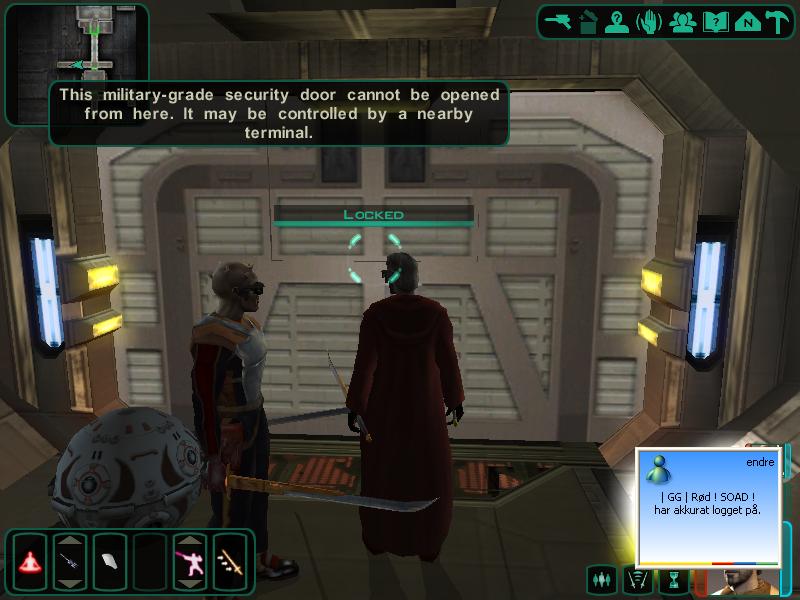Activate the golden sword attack slot

tap(231, 561)
